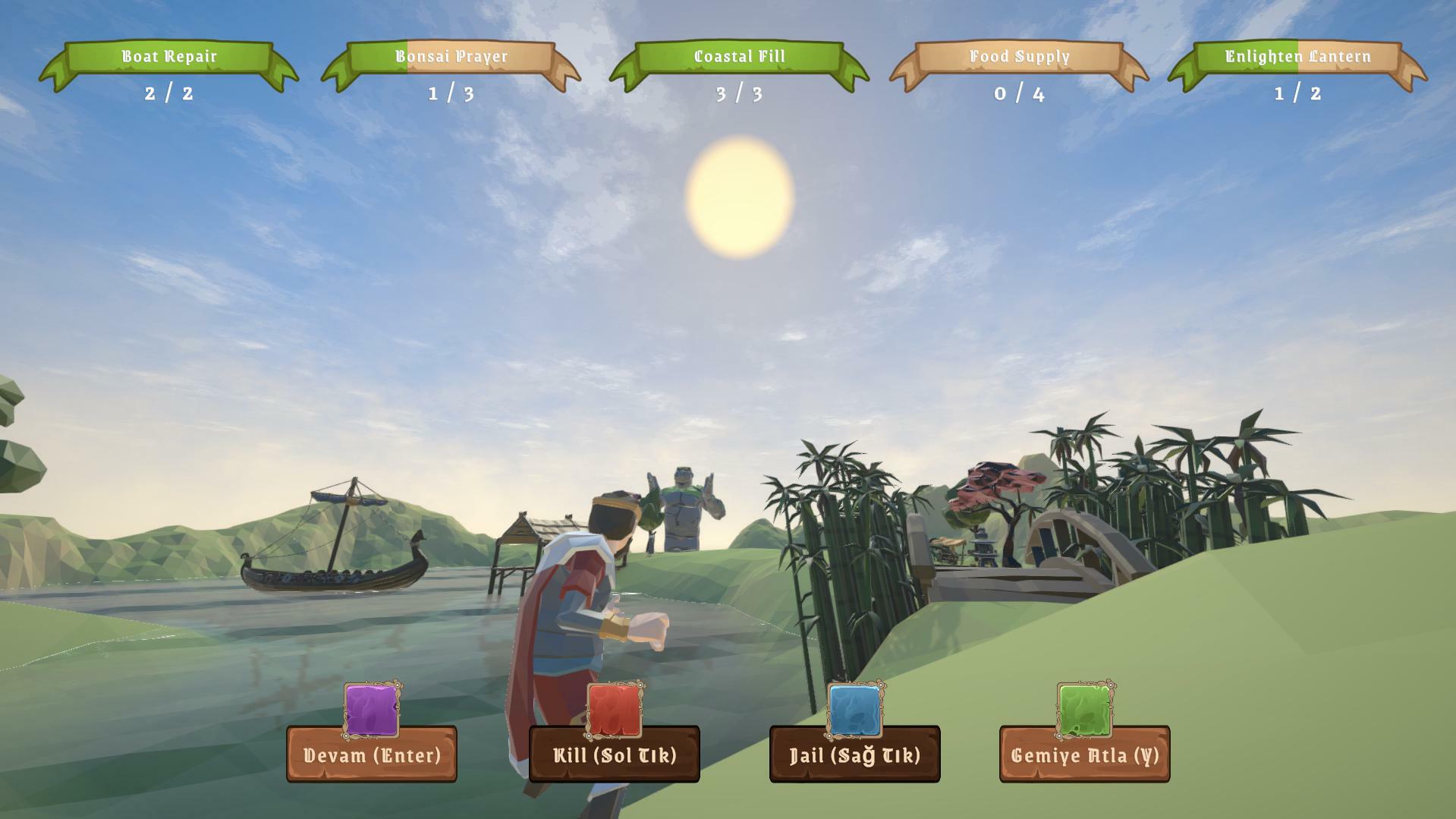Select the Boat Repair objective banner
Image resolution: width=1456 pixels, height=819 pixels.
coord(169,57)
